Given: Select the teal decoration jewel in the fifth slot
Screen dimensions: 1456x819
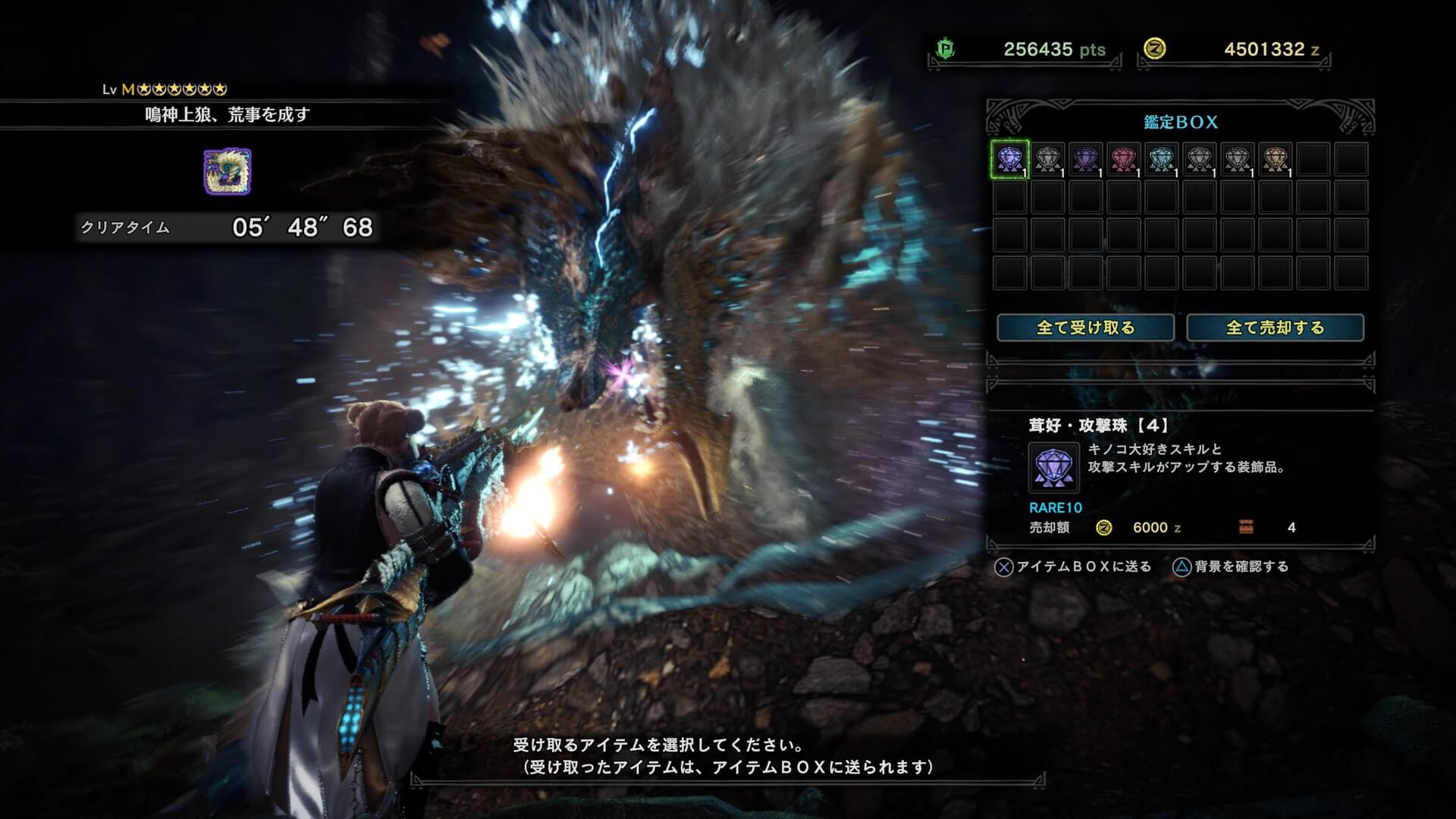Looking at the screenshot, I should click(x=1163, y=158).
